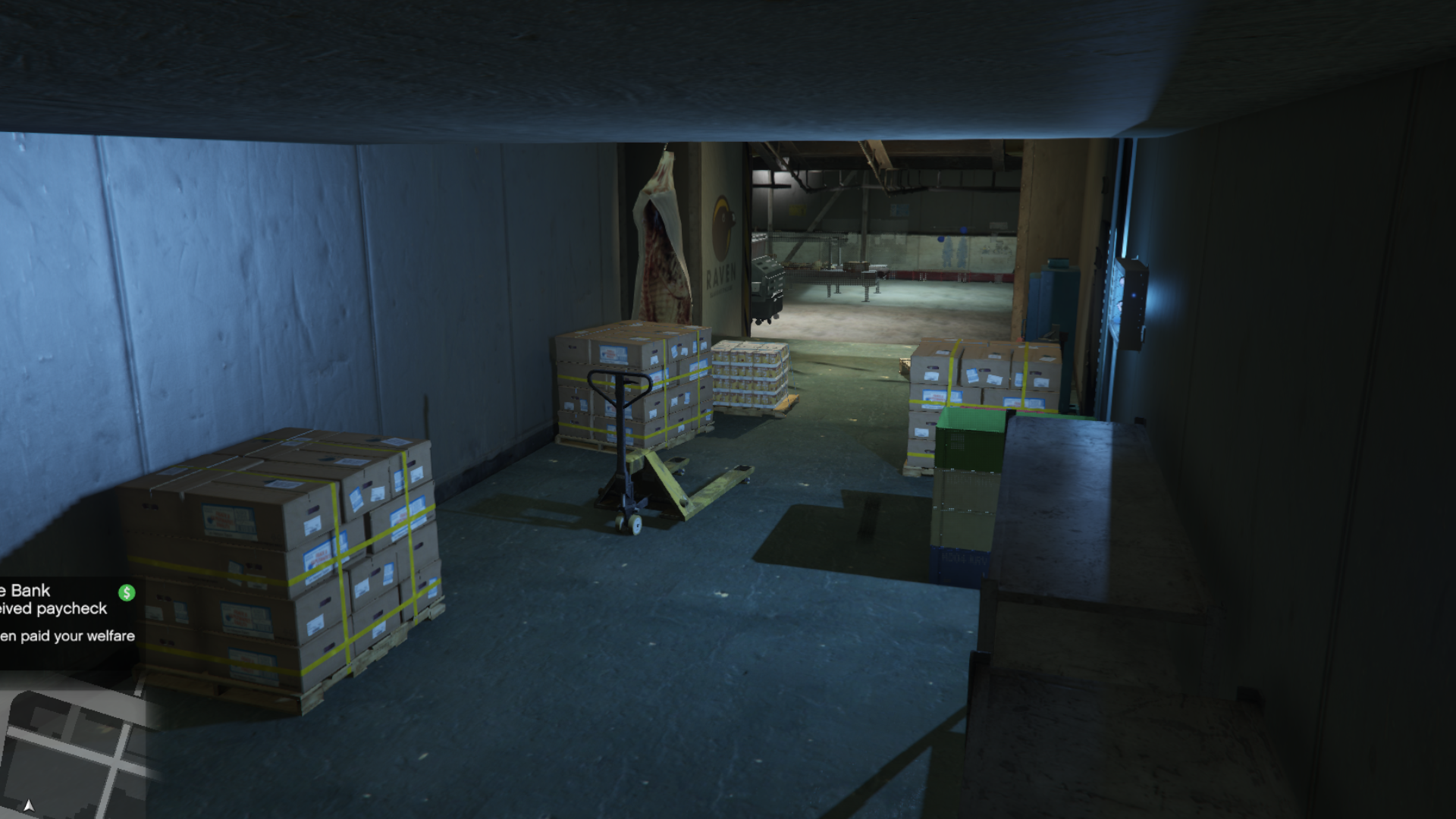The image size is (1456, 819).
Task: Click the pallet of canned goods stack
Action: tap(747, 375)
